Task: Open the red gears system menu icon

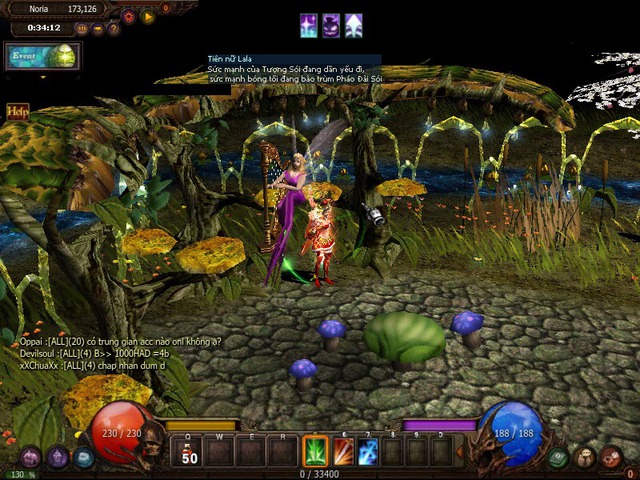Action: pyautogui.click(x=611, y=457)
